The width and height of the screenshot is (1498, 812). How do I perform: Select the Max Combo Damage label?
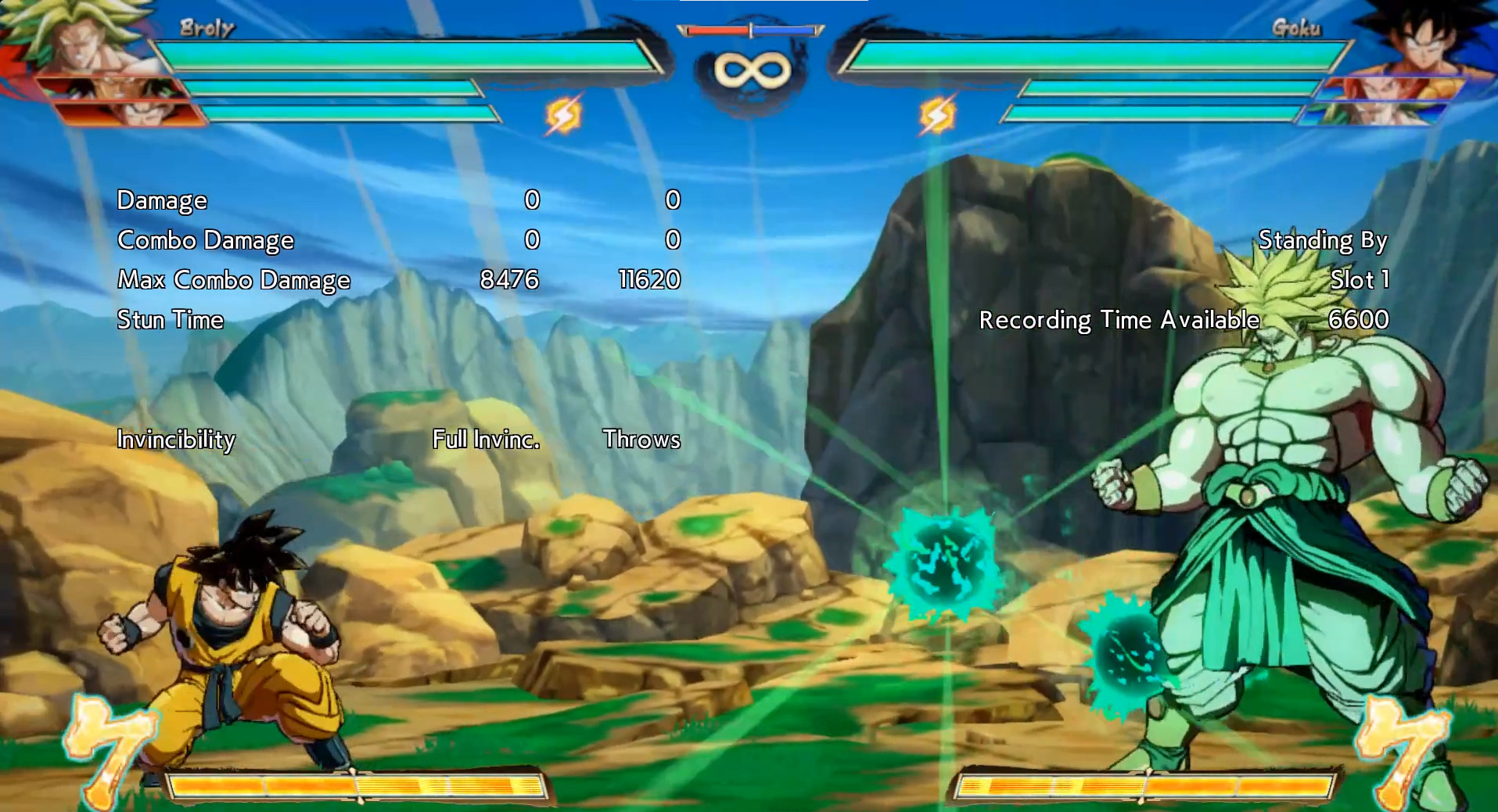click(234, 280)
